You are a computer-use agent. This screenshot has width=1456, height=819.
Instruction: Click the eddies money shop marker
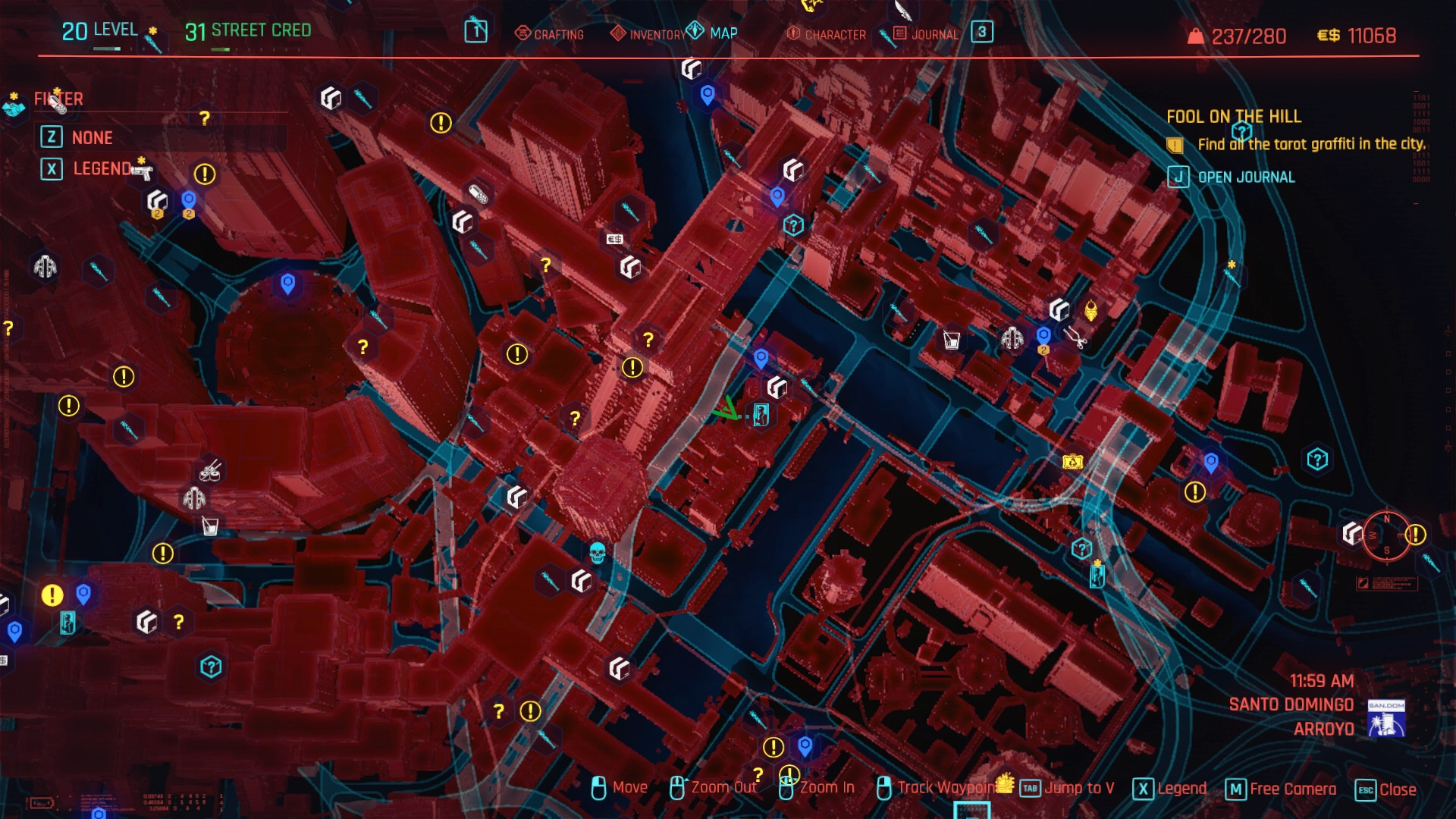click(x=614, y=239)
